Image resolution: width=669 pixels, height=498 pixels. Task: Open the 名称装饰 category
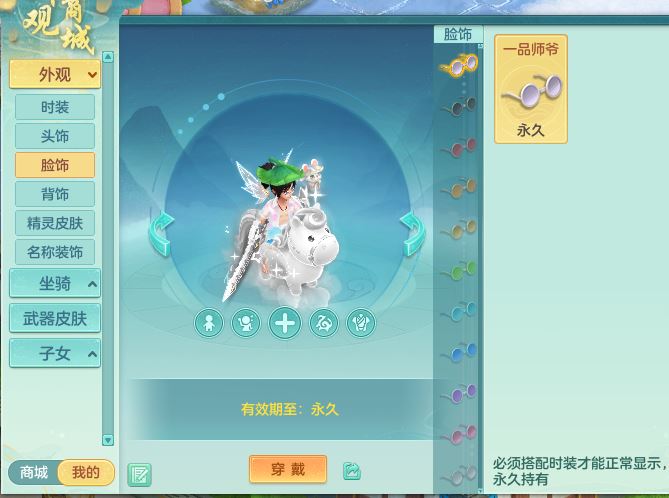pos(55,252)
